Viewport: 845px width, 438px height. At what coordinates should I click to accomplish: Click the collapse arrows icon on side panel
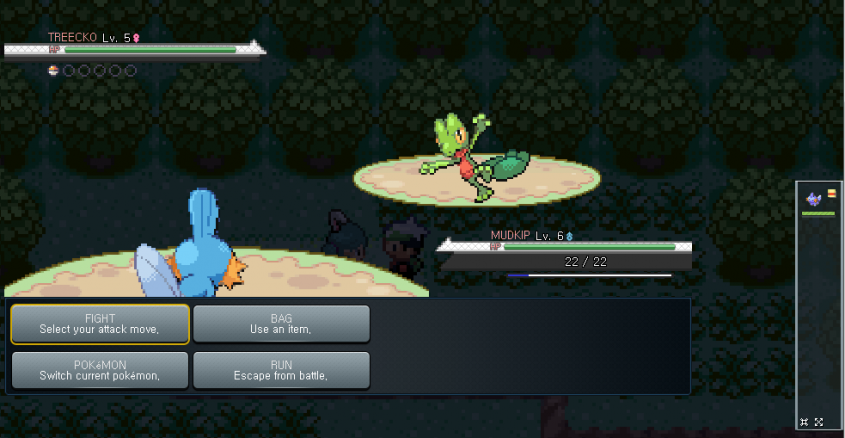[805, 422]
